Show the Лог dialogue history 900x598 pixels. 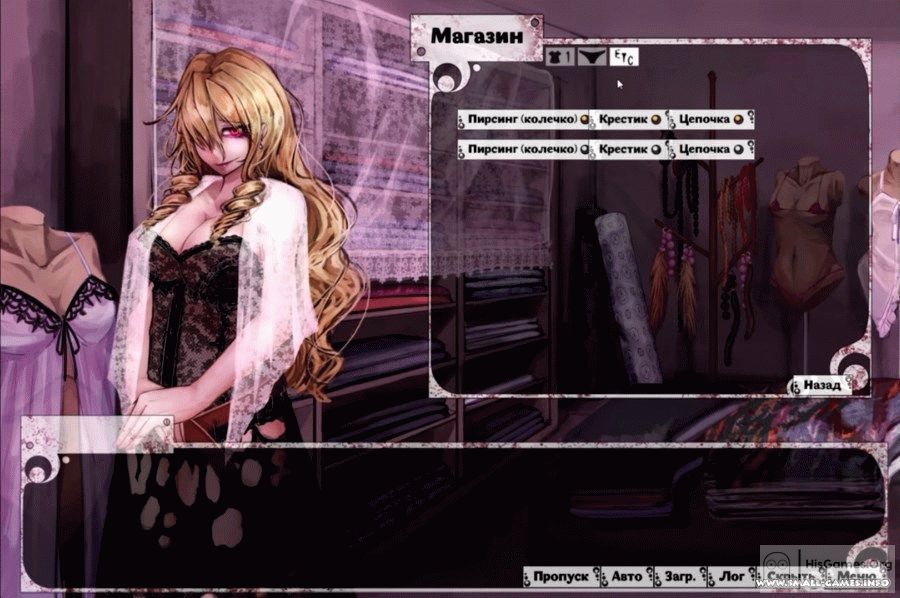(731, 577)
